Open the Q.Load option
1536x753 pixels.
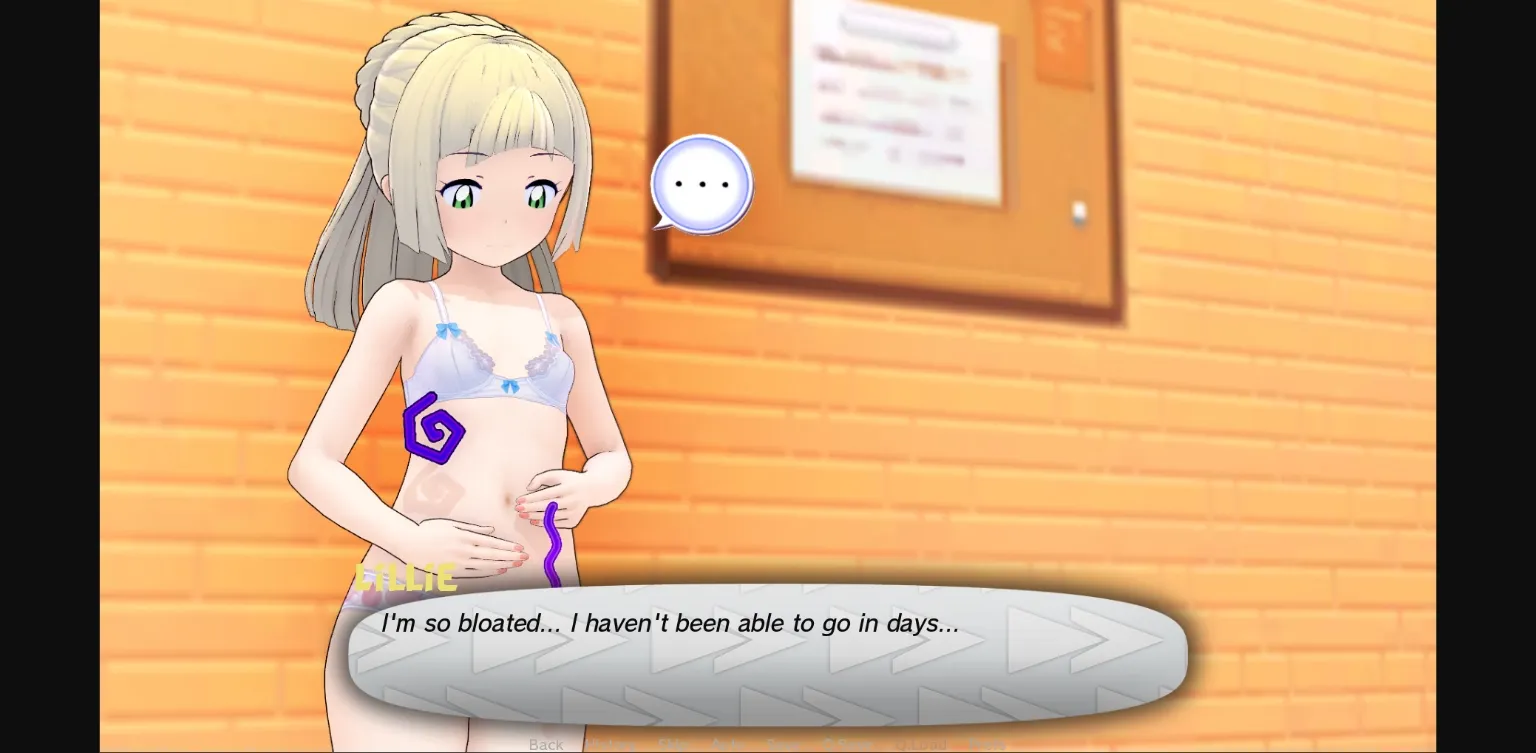pyautogui.click(x=920, y=744)
